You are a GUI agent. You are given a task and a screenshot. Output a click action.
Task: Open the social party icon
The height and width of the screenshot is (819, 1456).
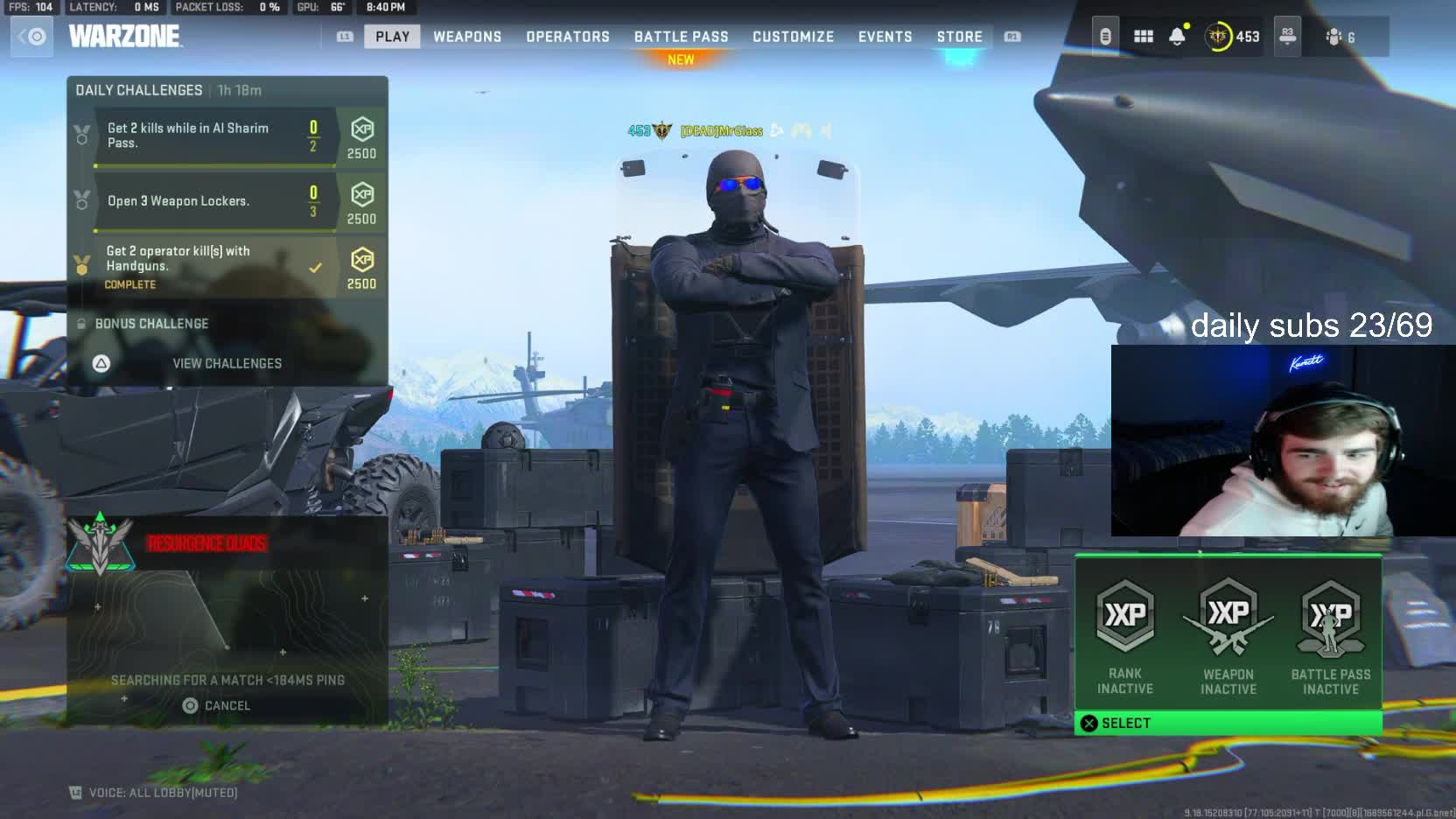click(x=1340, y=37)
